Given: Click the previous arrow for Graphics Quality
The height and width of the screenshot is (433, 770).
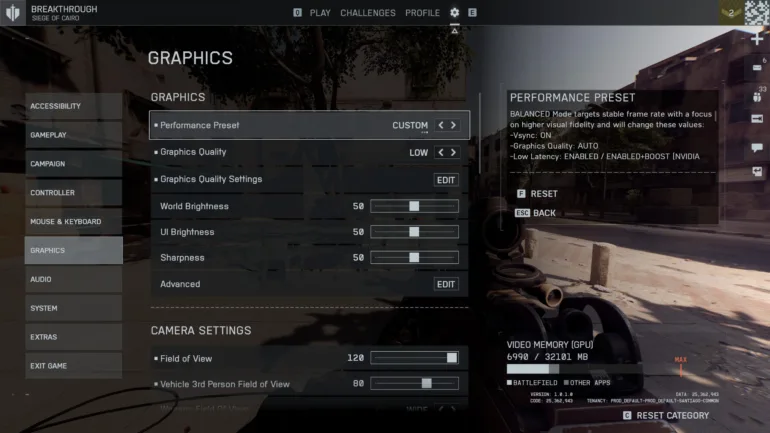Looking at the screenshot, I should (x=441, y=153).
